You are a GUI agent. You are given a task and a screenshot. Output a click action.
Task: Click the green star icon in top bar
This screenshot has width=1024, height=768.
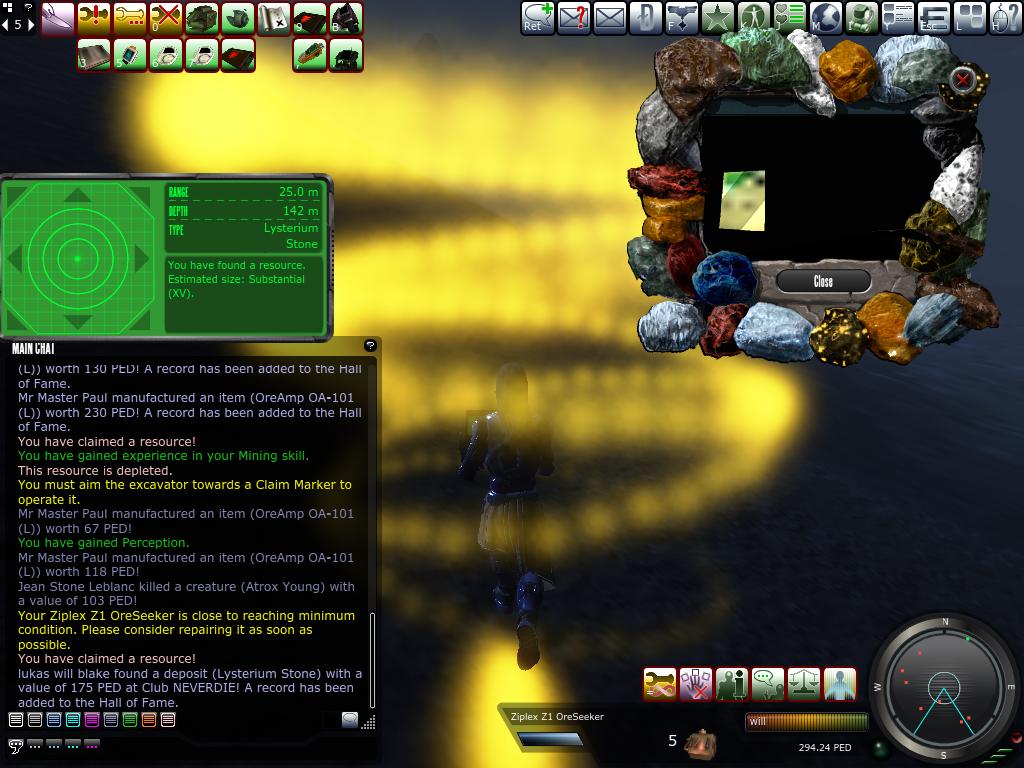[717, 17]
